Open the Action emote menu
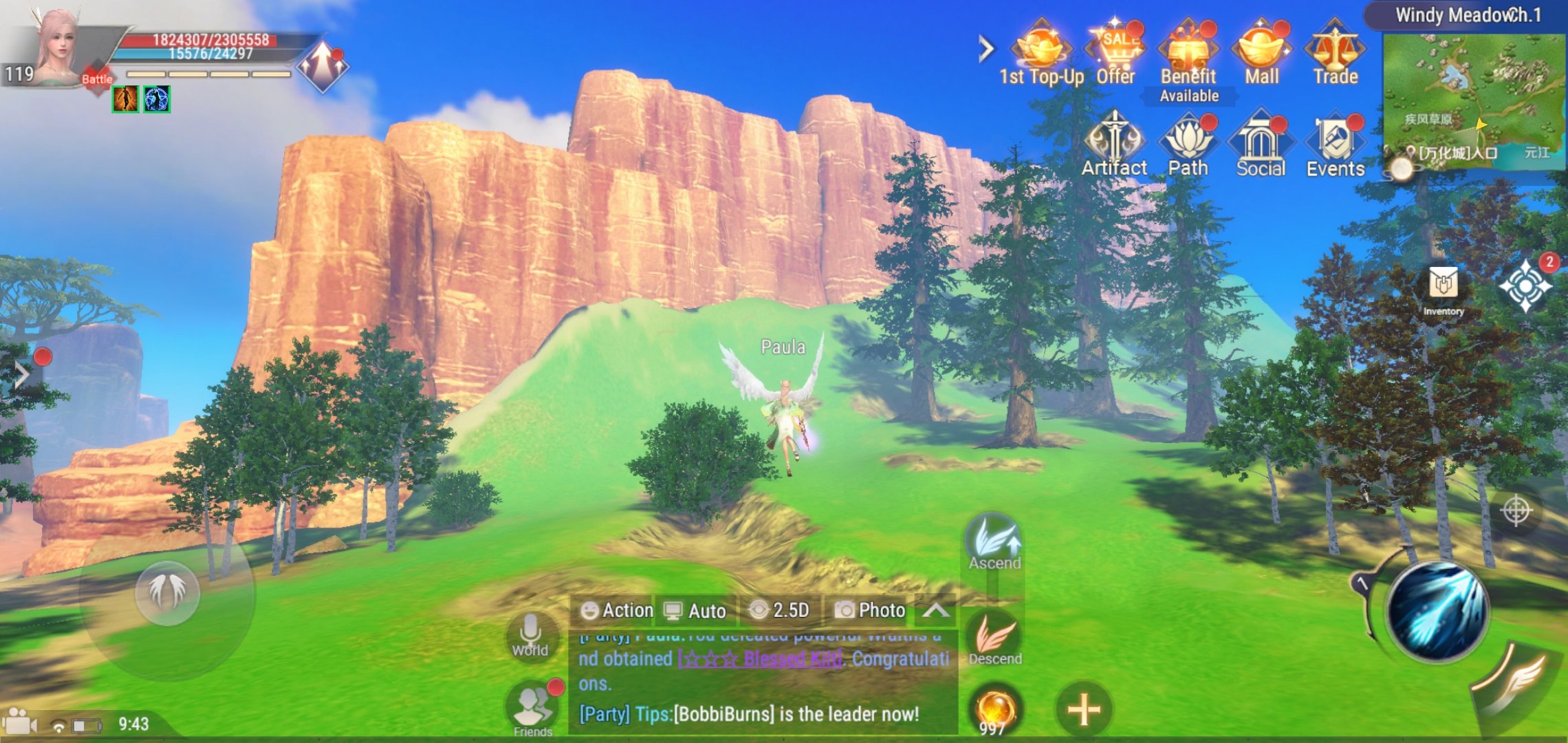Viewport: 1568px width, 743px height. (617, 610)
